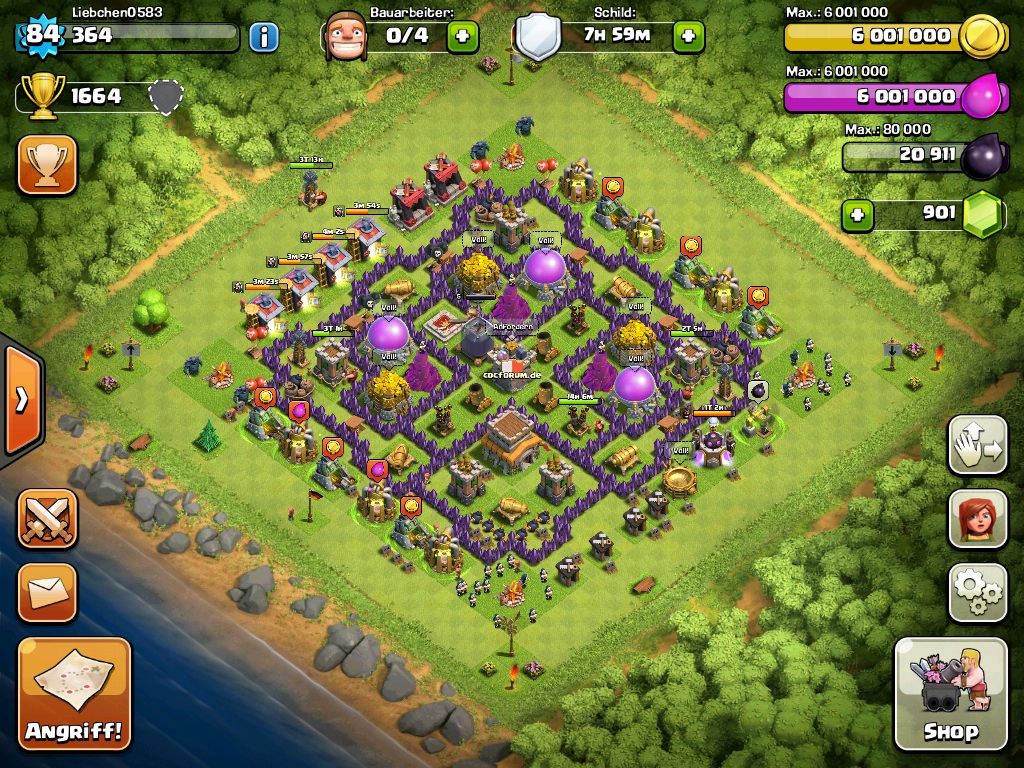Tap the shield icon in top bar
This screenshot has height=768, width=1024.
coord(538,38)
